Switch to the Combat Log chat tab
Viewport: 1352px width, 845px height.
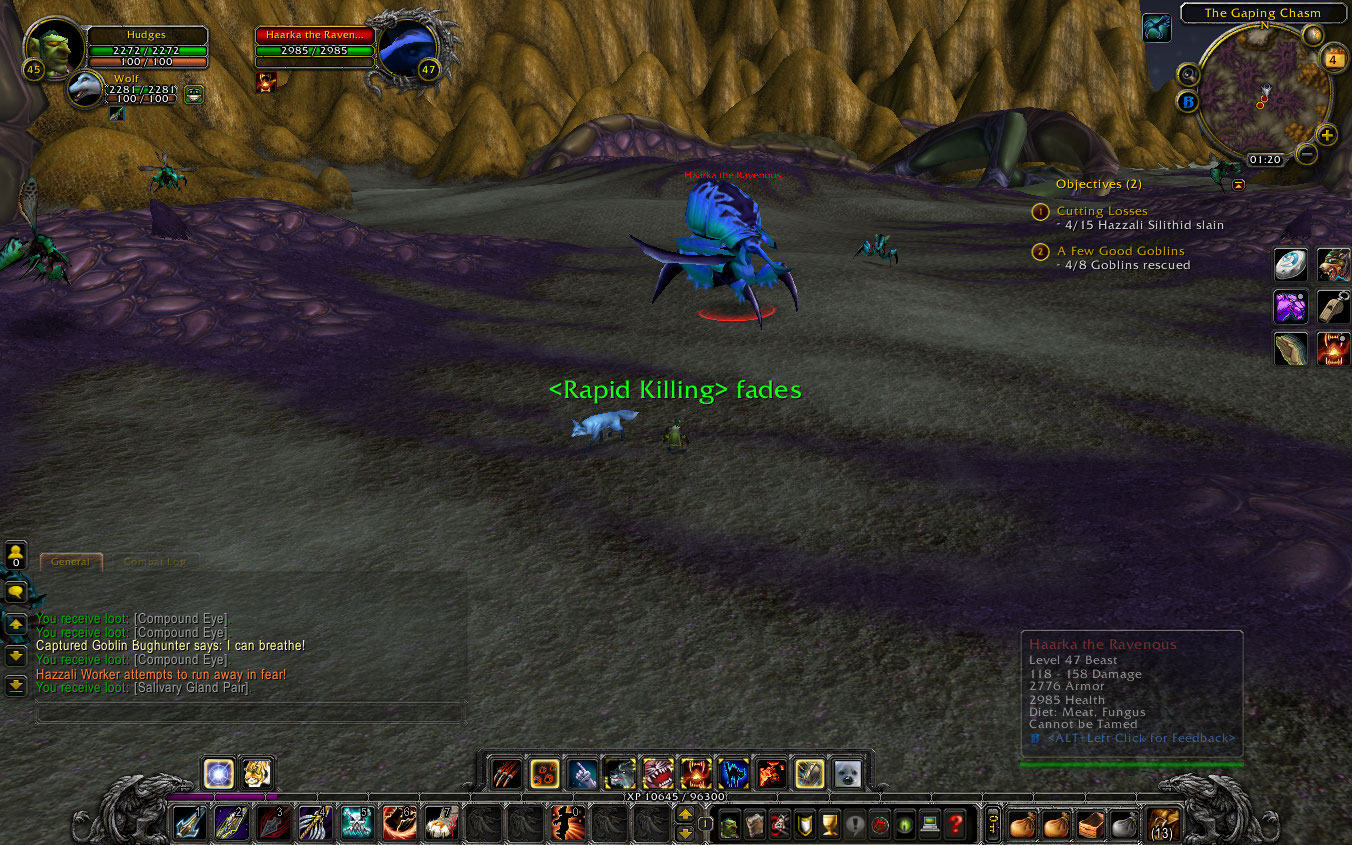pyautogui.click(x=155, y=562)
